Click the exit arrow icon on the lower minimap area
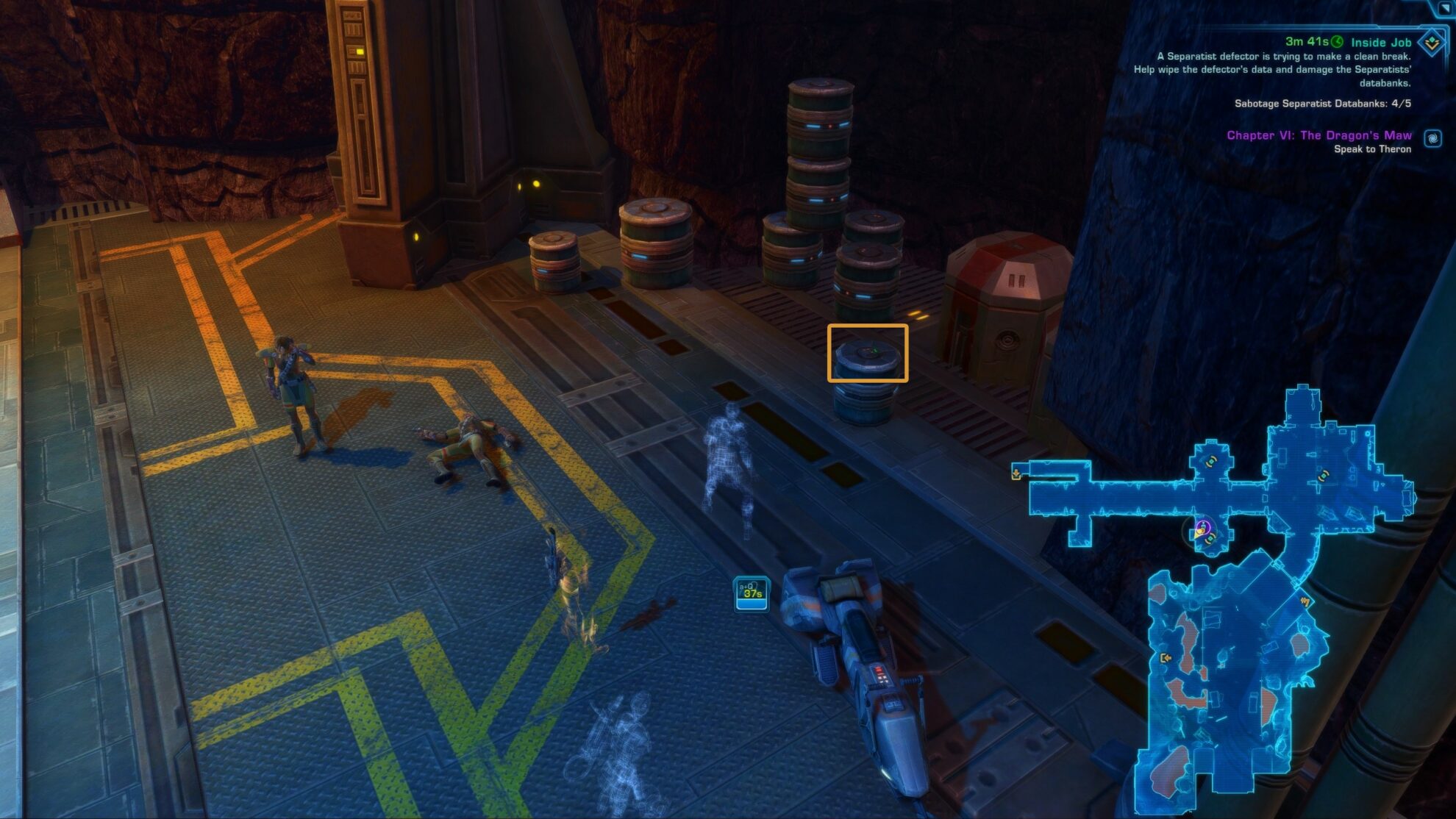Screen dimensions: 1456x819 click(1166, 658)
